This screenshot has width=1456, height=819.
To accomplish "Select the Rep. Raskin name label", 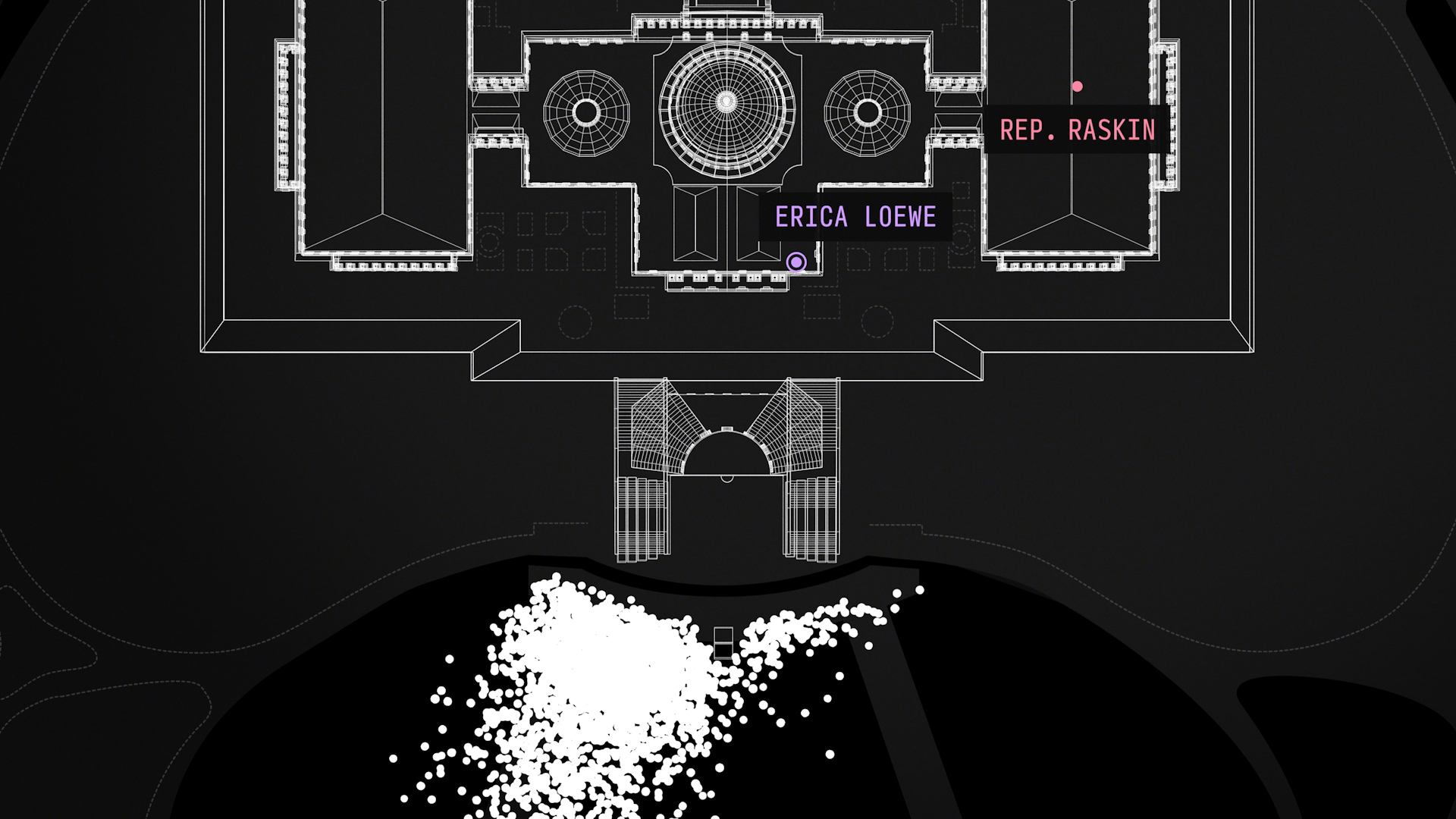I will click(1077, 130).
